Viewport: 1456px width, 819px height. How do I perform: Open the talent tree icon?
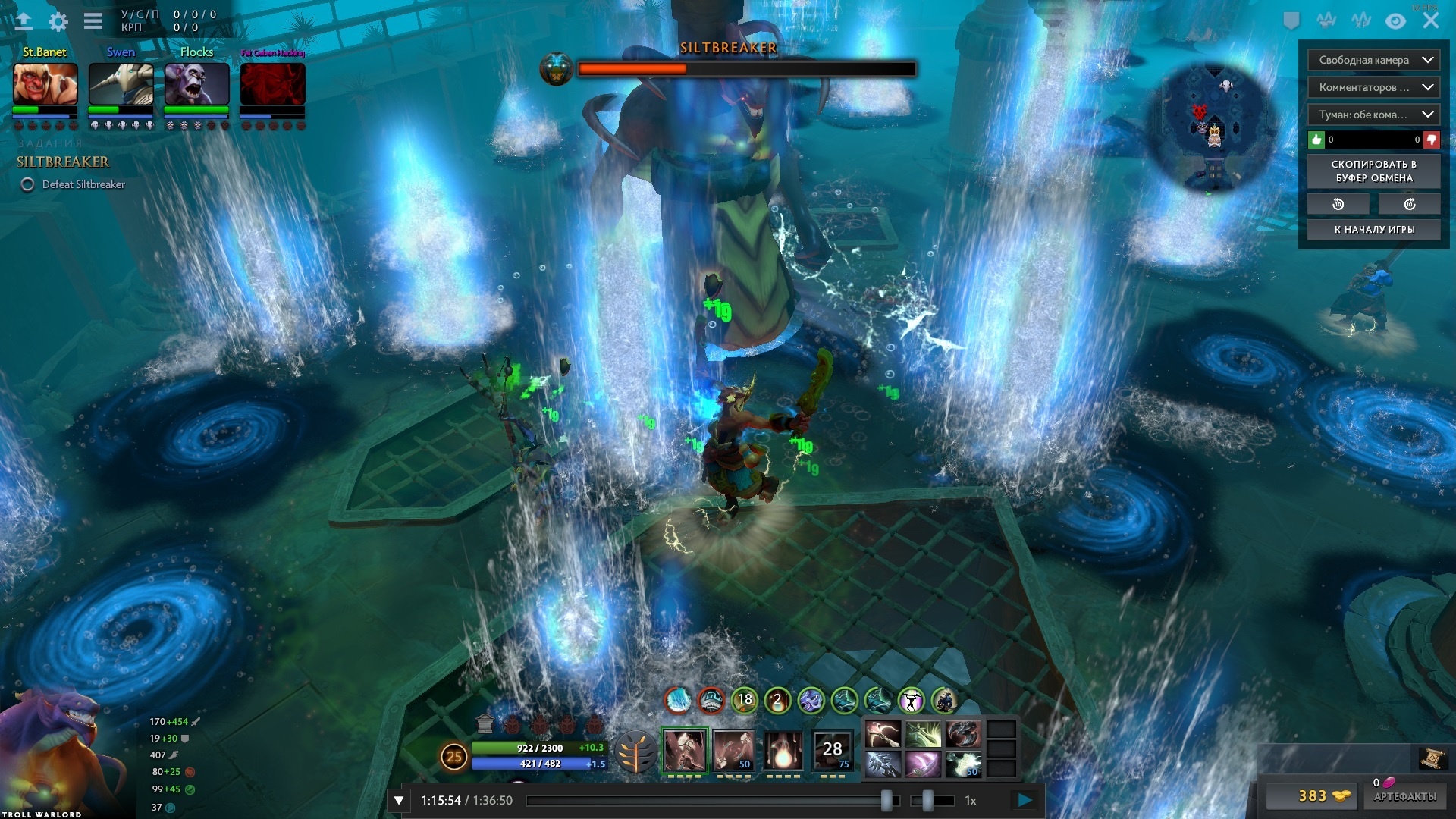[635, 752]
